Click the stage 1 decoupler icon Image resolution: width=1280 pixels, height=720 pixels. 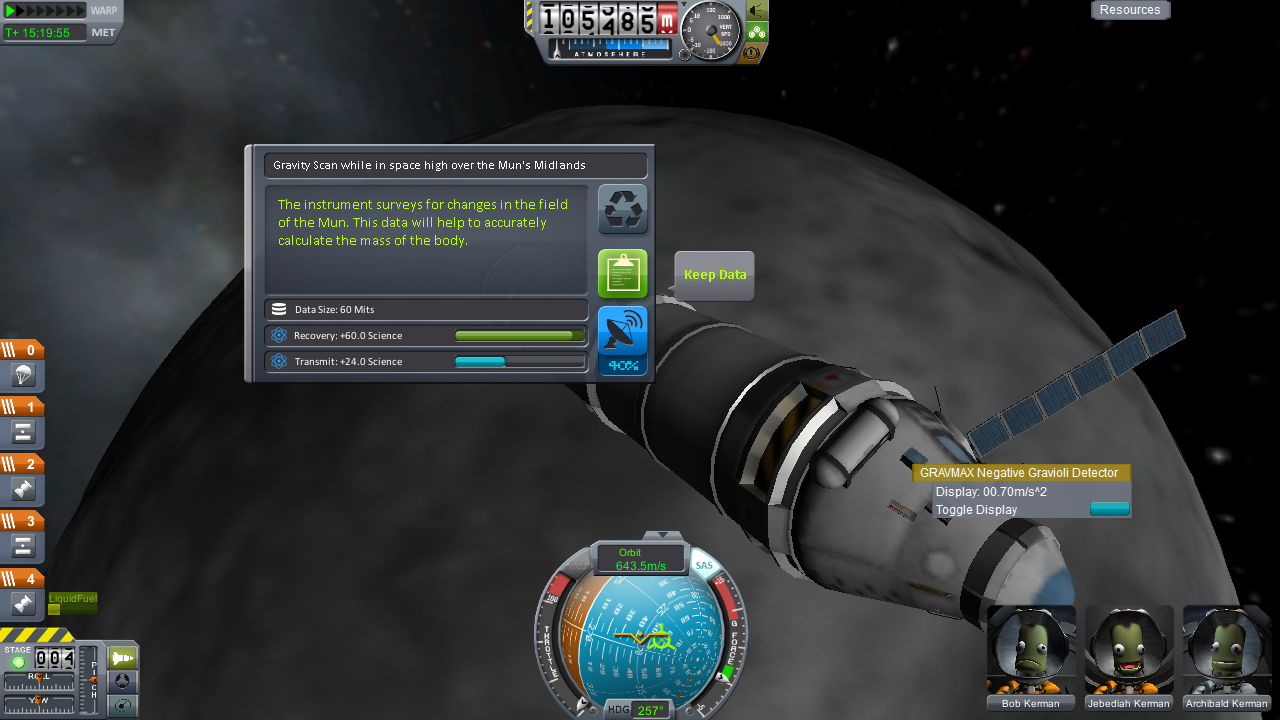click(x=23, y=432)
